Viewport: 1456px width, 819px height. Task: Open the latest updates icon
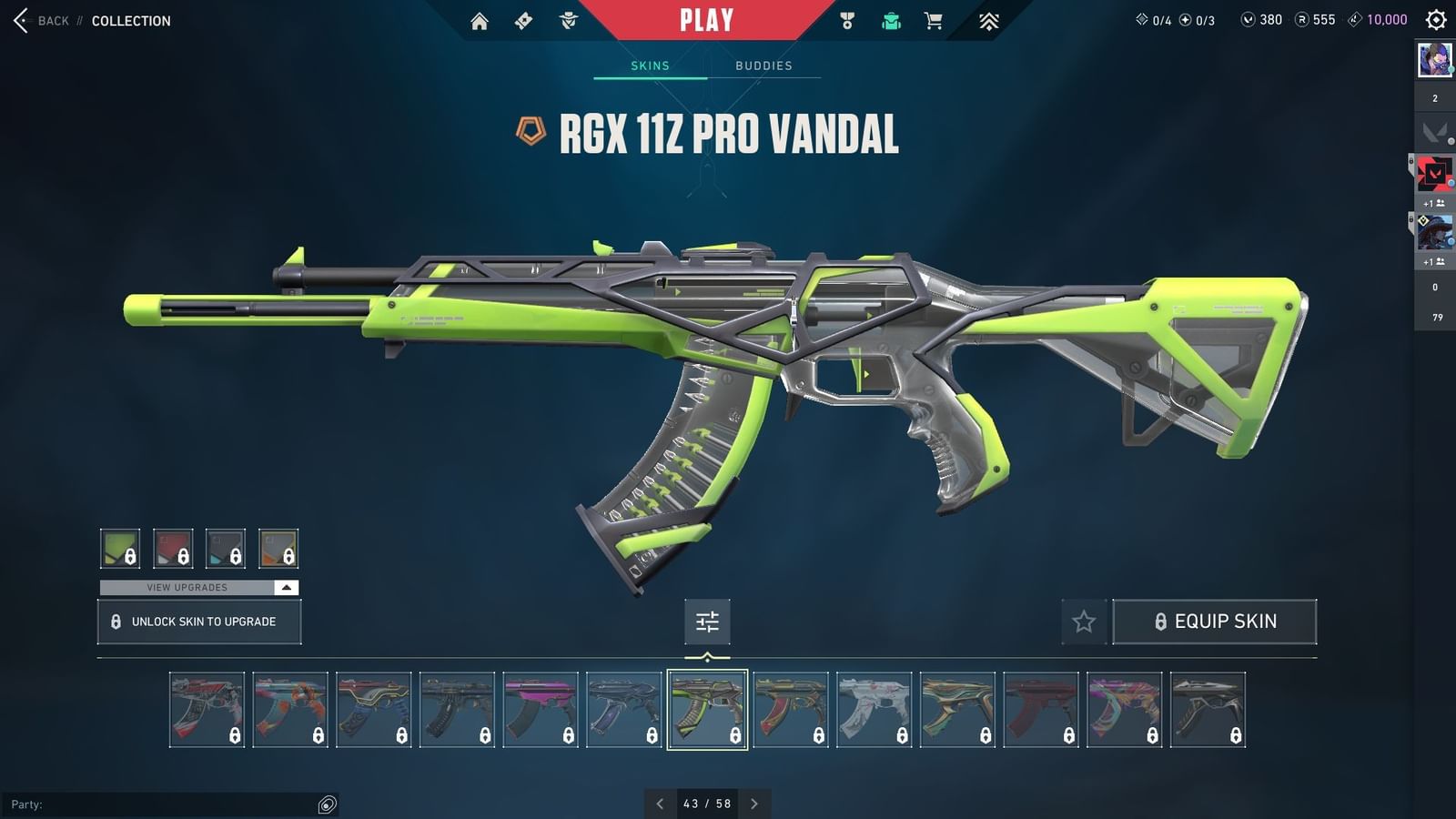pyautogui.click(x=988, y=19)
